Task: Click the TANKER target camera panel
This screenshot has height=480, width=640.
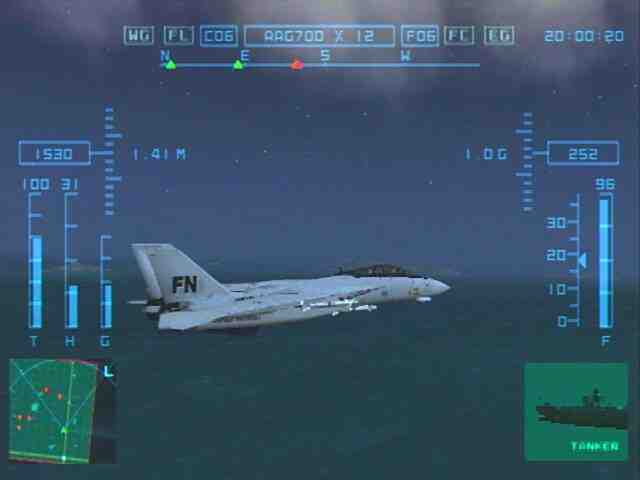Action: click(x=576, y=411)
